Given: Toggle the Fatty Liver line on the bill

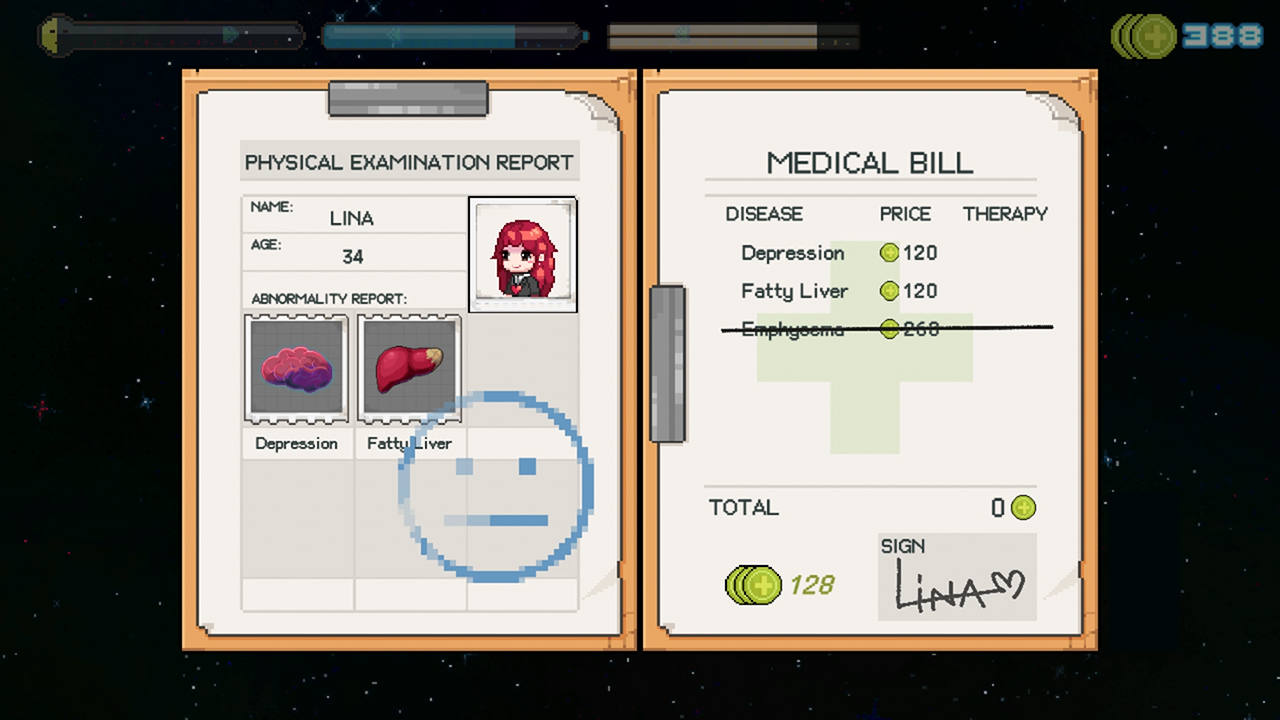Looking at the screenshot, I should [x=794, y=291].
